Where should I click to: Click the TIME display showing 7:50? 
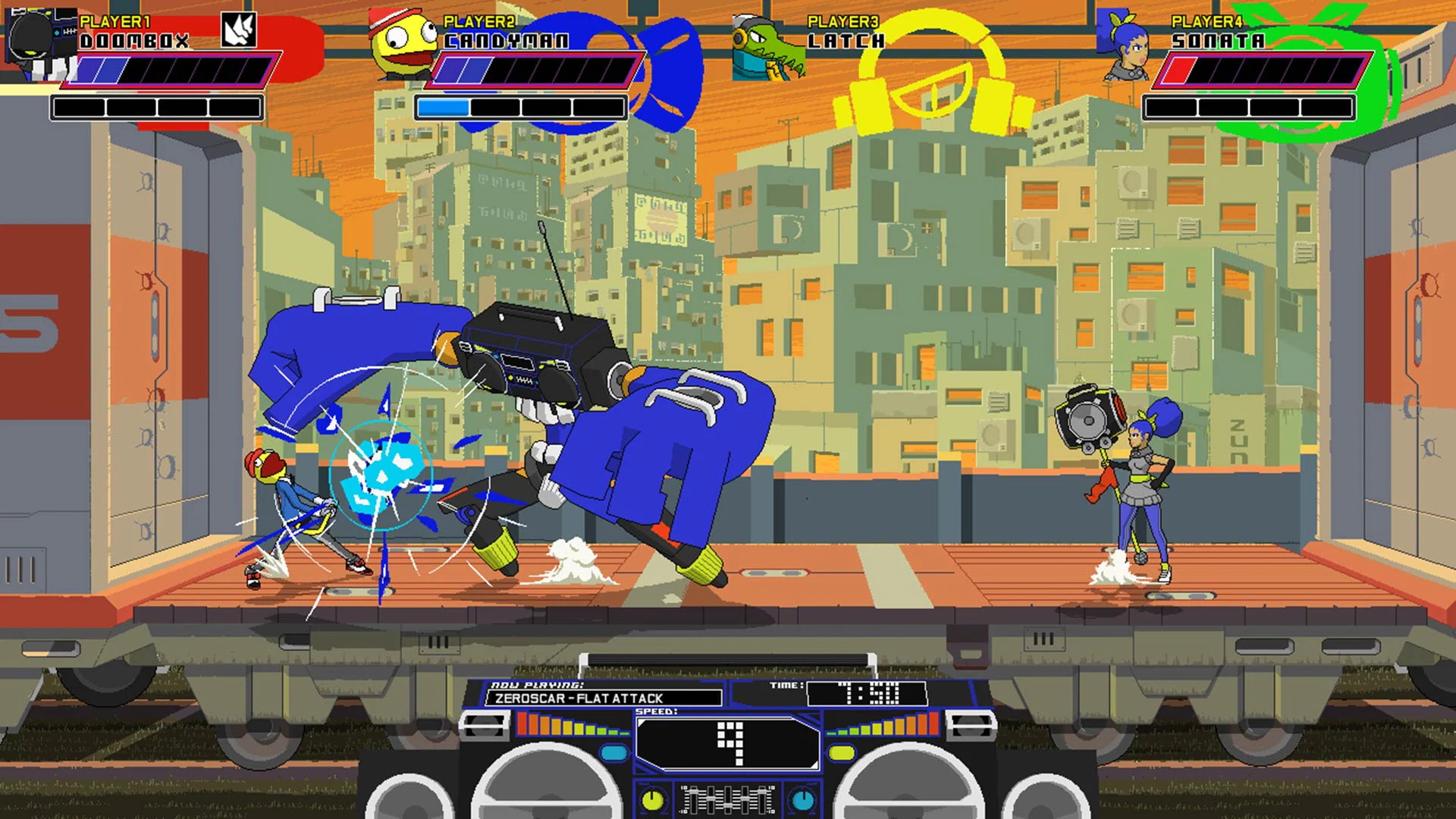tap(867, 690)
